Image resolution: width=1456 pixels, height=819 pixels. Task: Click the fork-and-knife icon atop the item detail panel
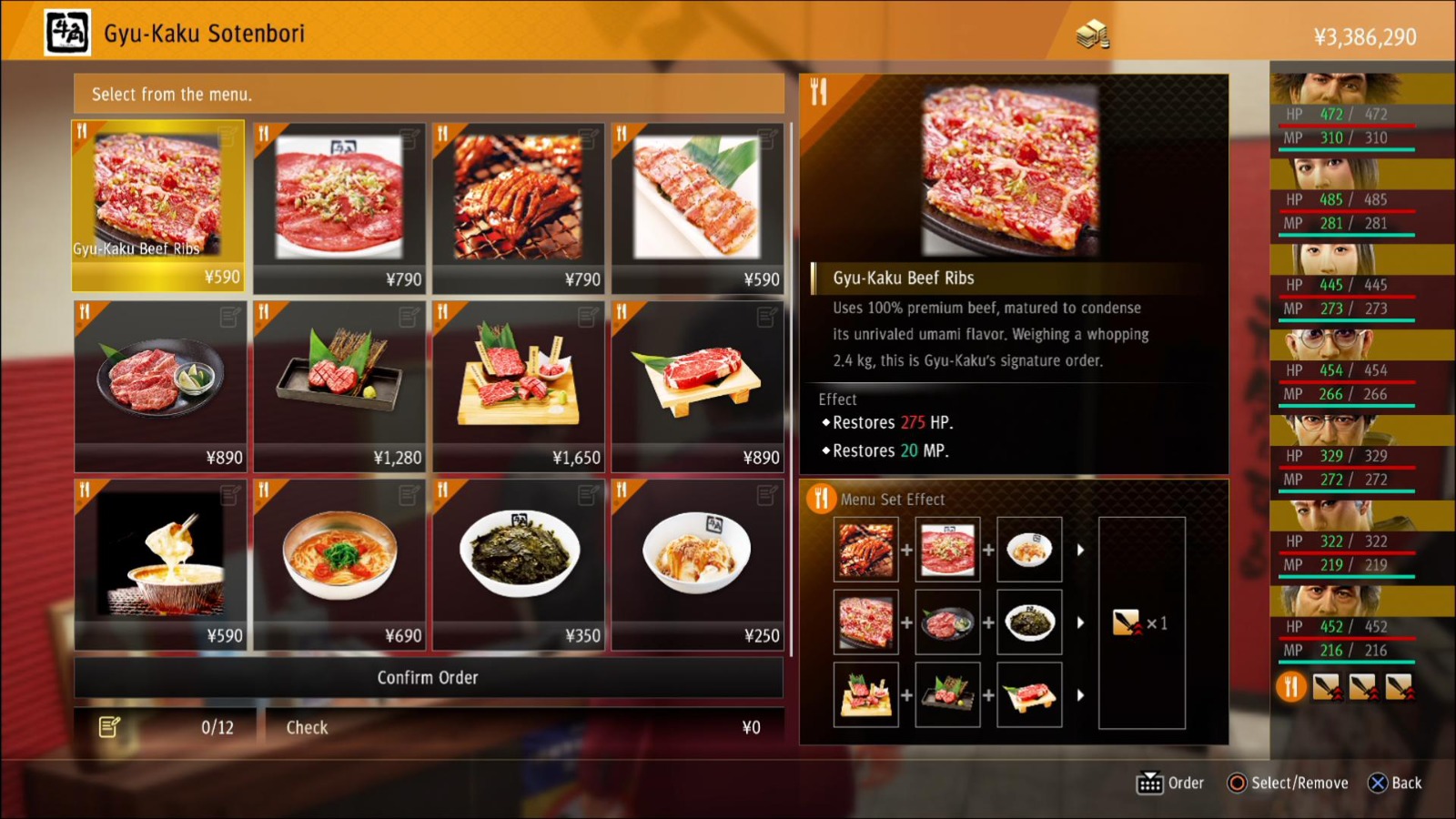click(x=818, y=91)
